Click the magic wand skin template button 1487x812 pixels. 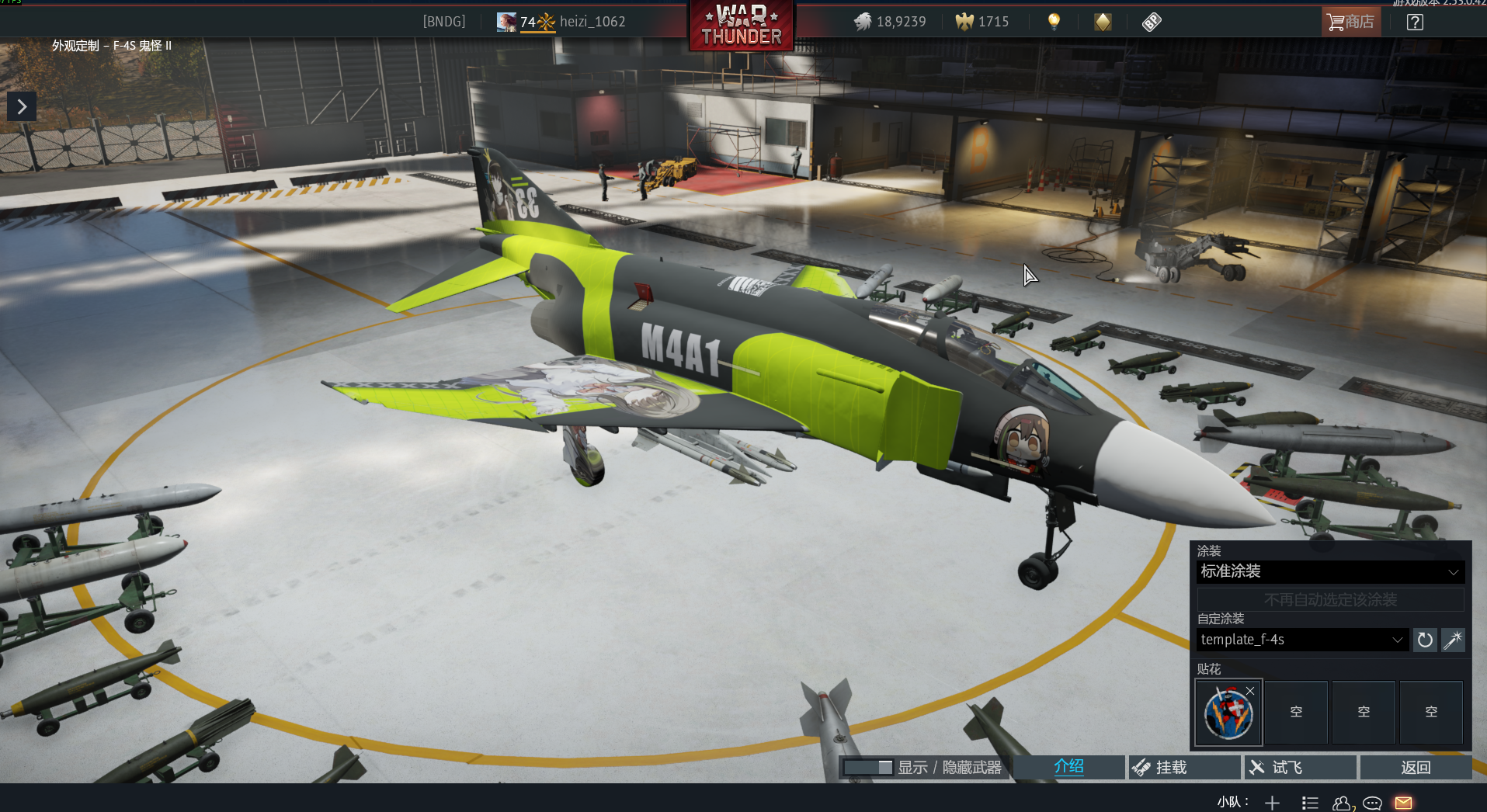pyautogui.click(x=1453, y=640)
